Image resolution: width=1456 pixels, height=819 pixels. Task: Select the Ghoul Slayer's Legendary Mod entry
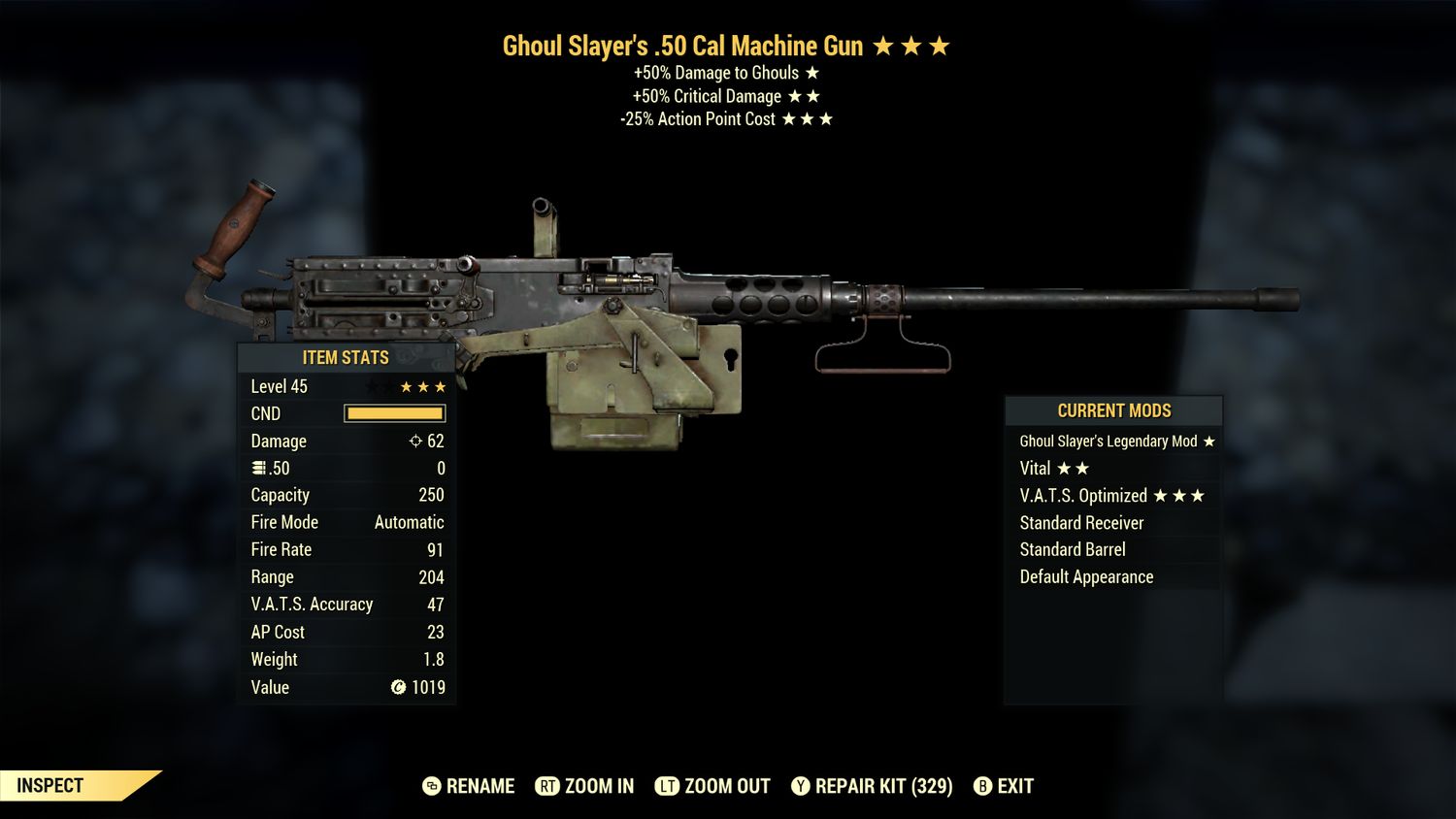pos(1111,441)
